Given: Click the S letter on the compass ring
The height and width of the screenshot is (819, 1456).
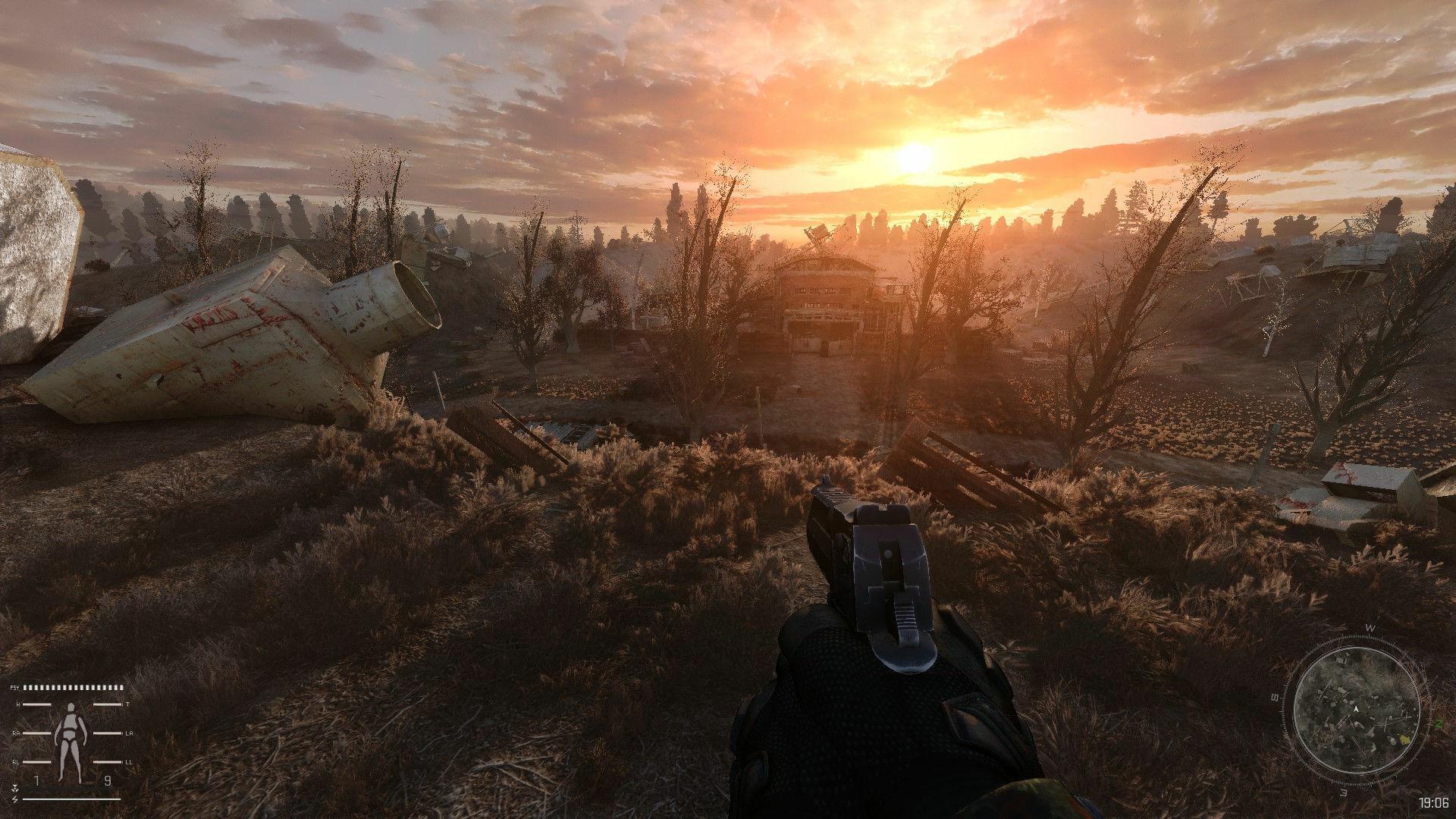Looking at the screenshot, I should click(1274, 698).
